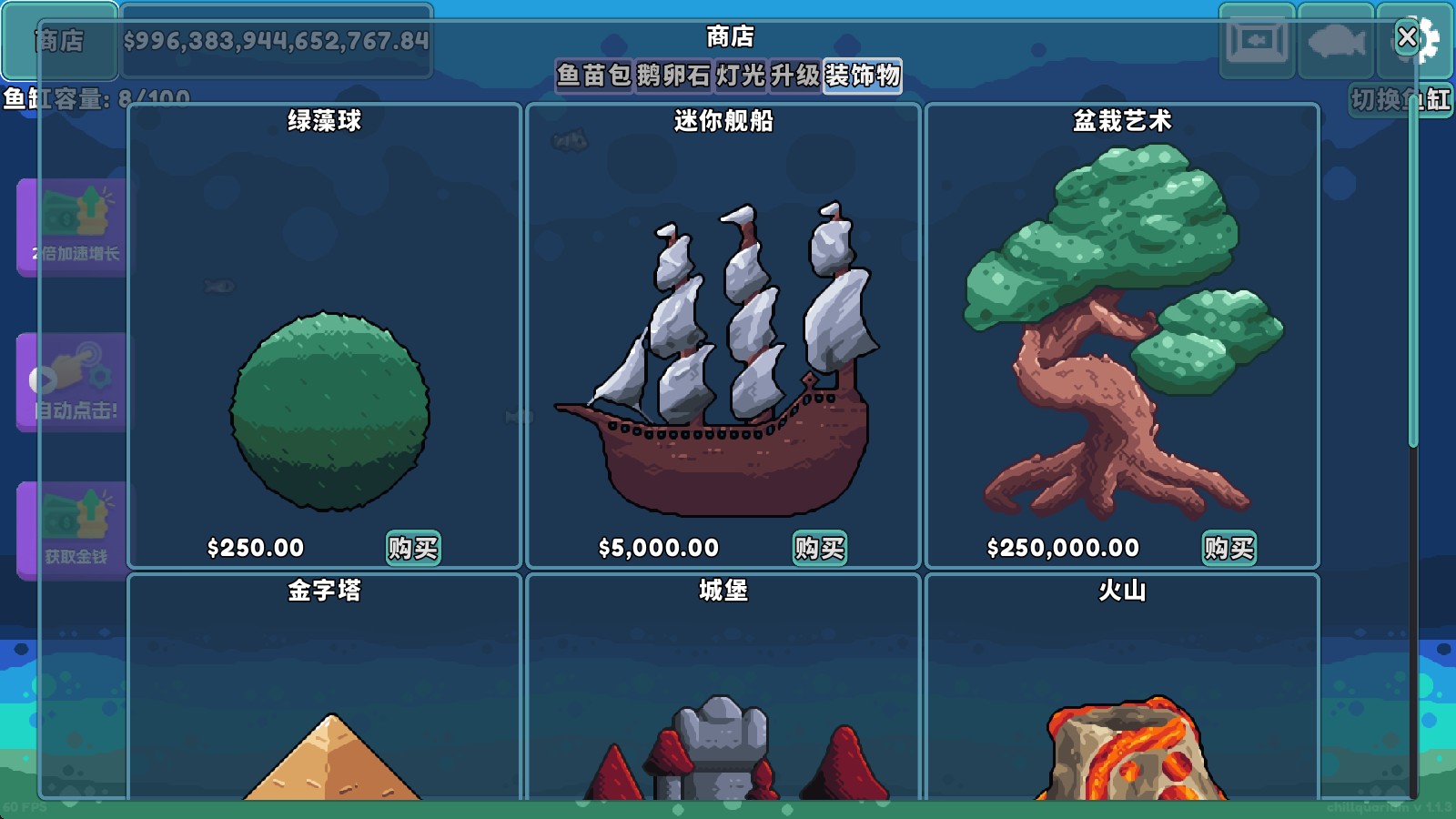Close the shop with the X button
The image size is (1456, 819).
coord(1407,37)
